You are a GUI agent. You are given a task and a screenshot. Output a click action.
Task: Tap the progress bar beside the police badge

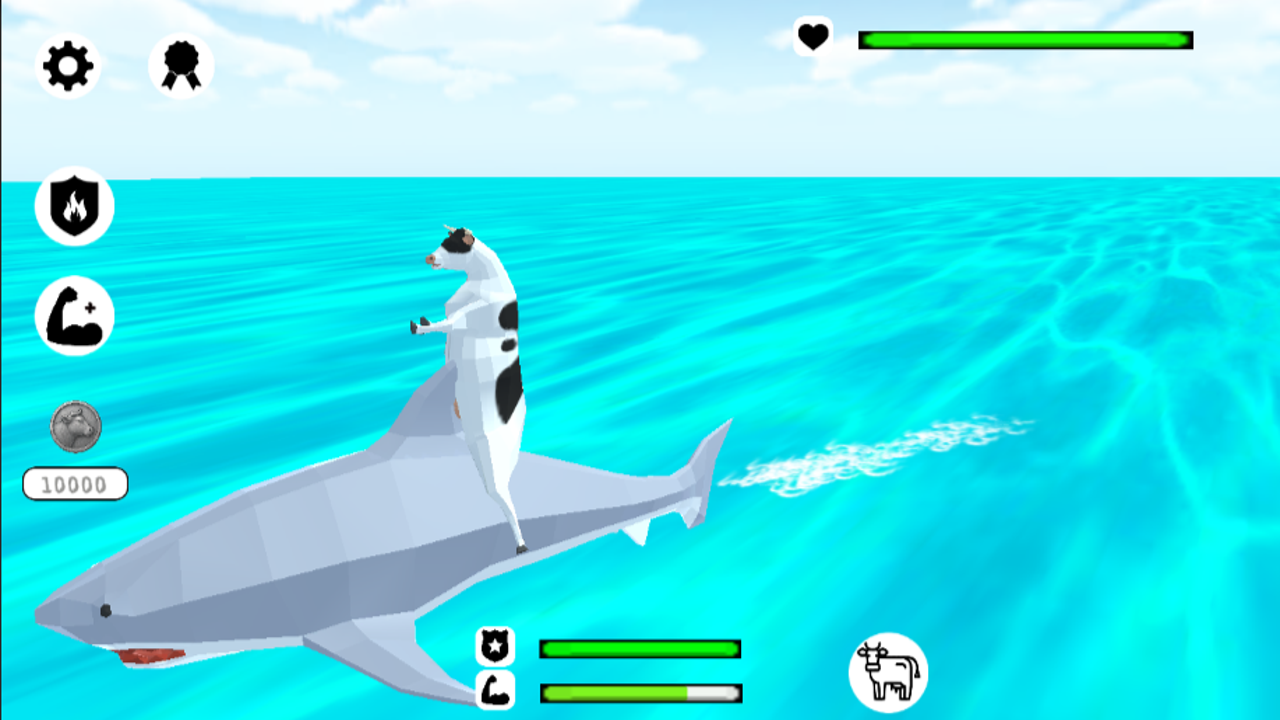click(639, 649)
